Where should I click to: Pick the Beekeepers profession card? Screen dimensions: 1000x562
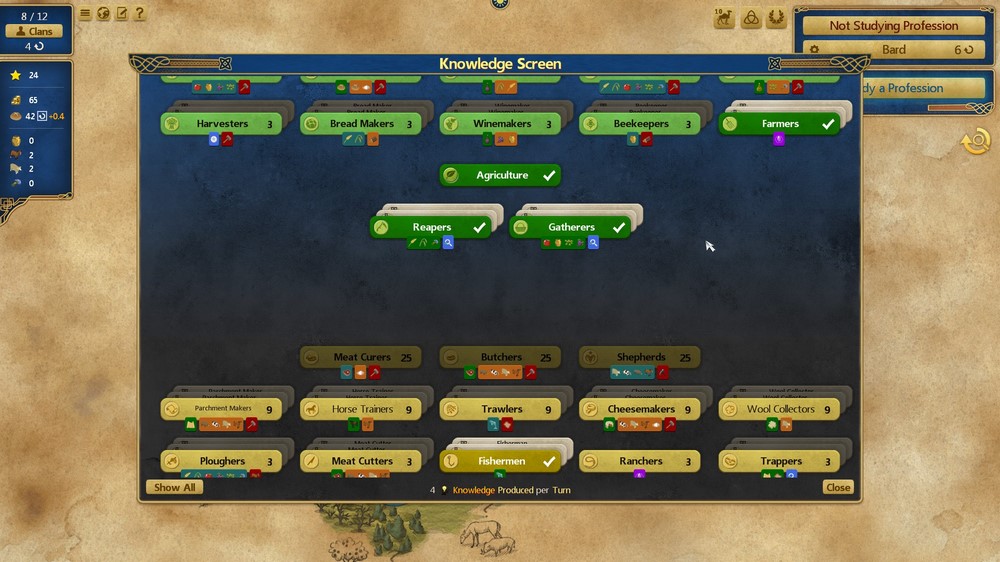coord(641,124)
